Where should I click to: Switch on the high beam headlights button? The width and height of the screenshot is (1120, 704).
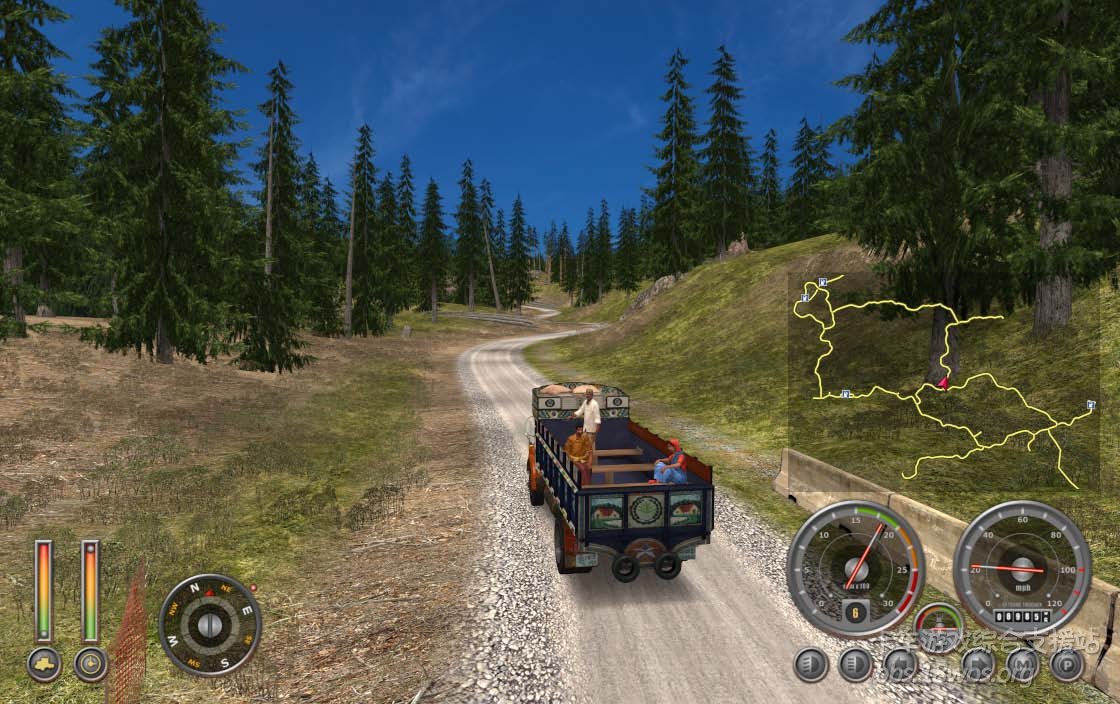855,664
